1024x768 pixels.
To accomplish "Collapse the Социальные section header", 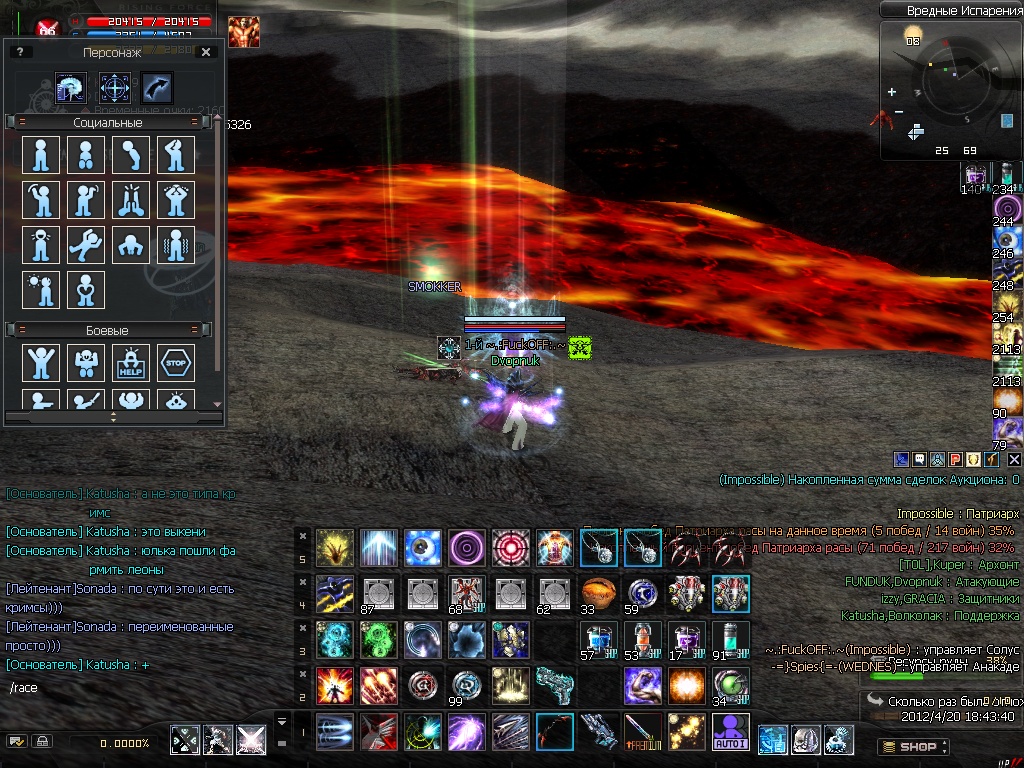I will (24, 122).
